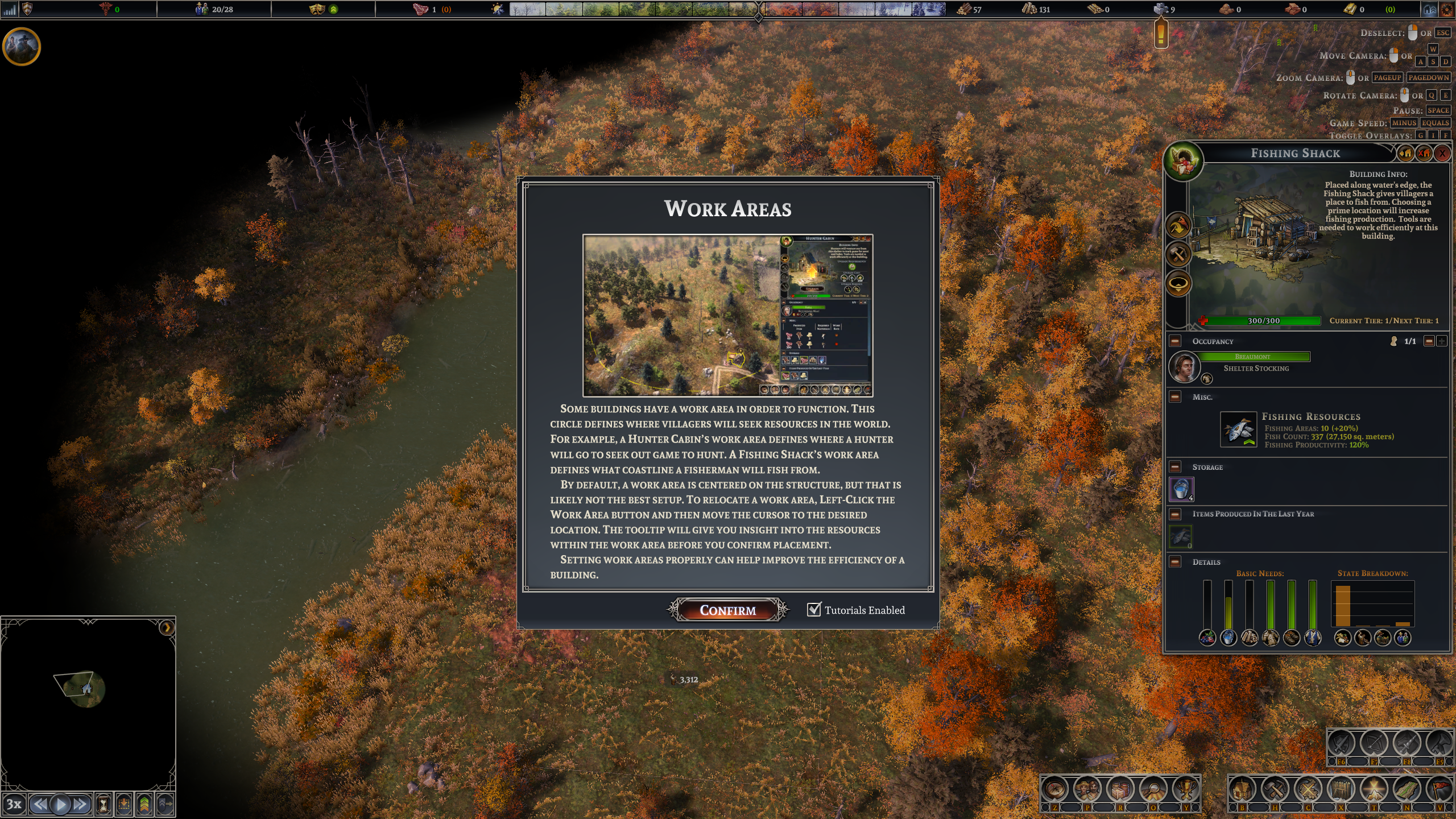Select villager Breaumont's portrait
The image size is (1456, 819).
coord(1184,367)
